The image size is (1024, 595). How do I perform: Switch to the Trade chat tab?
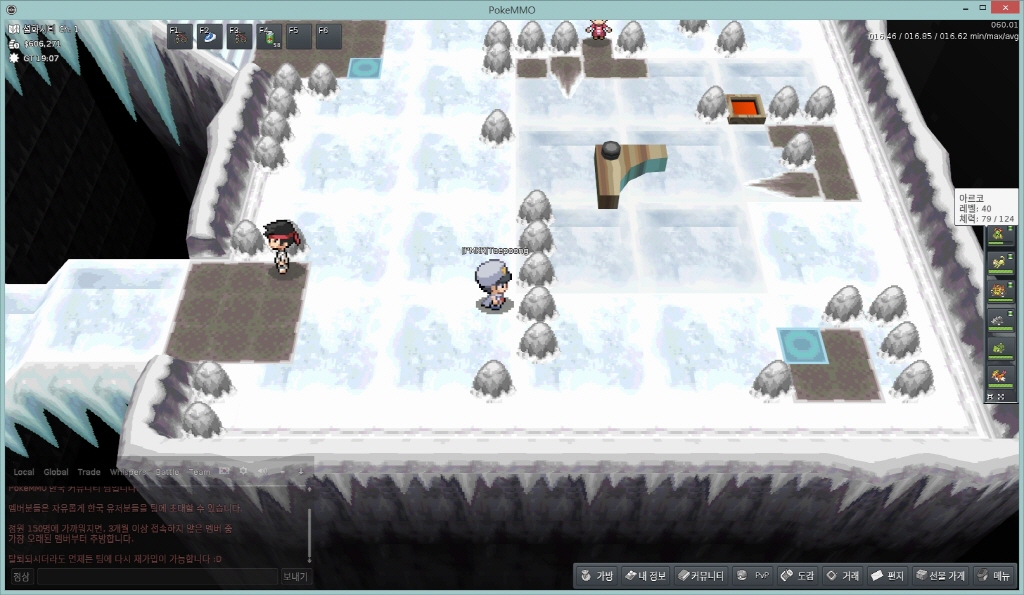tap(89, 472)
